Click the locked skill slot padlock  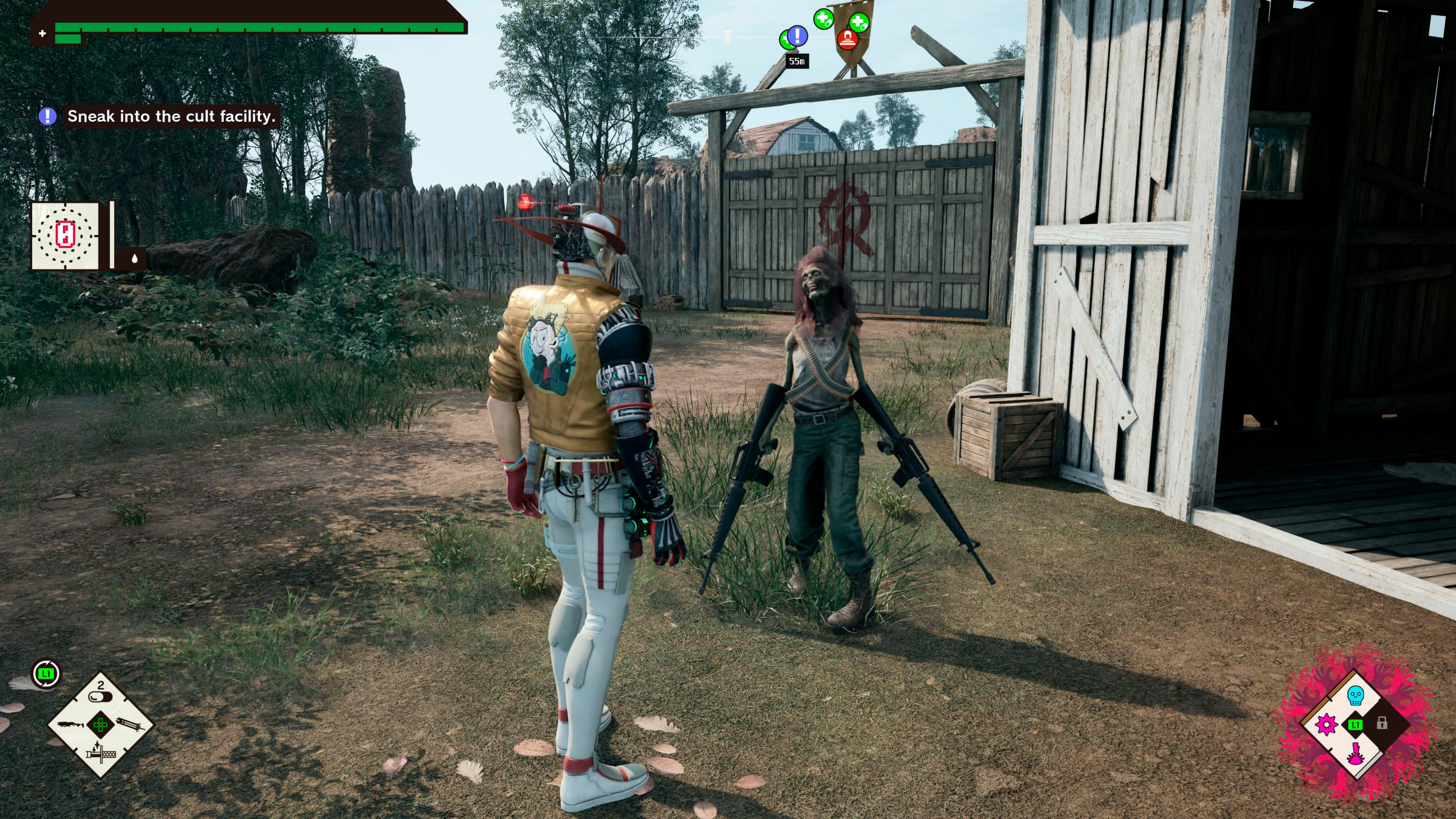click(x=1382, y=723)
